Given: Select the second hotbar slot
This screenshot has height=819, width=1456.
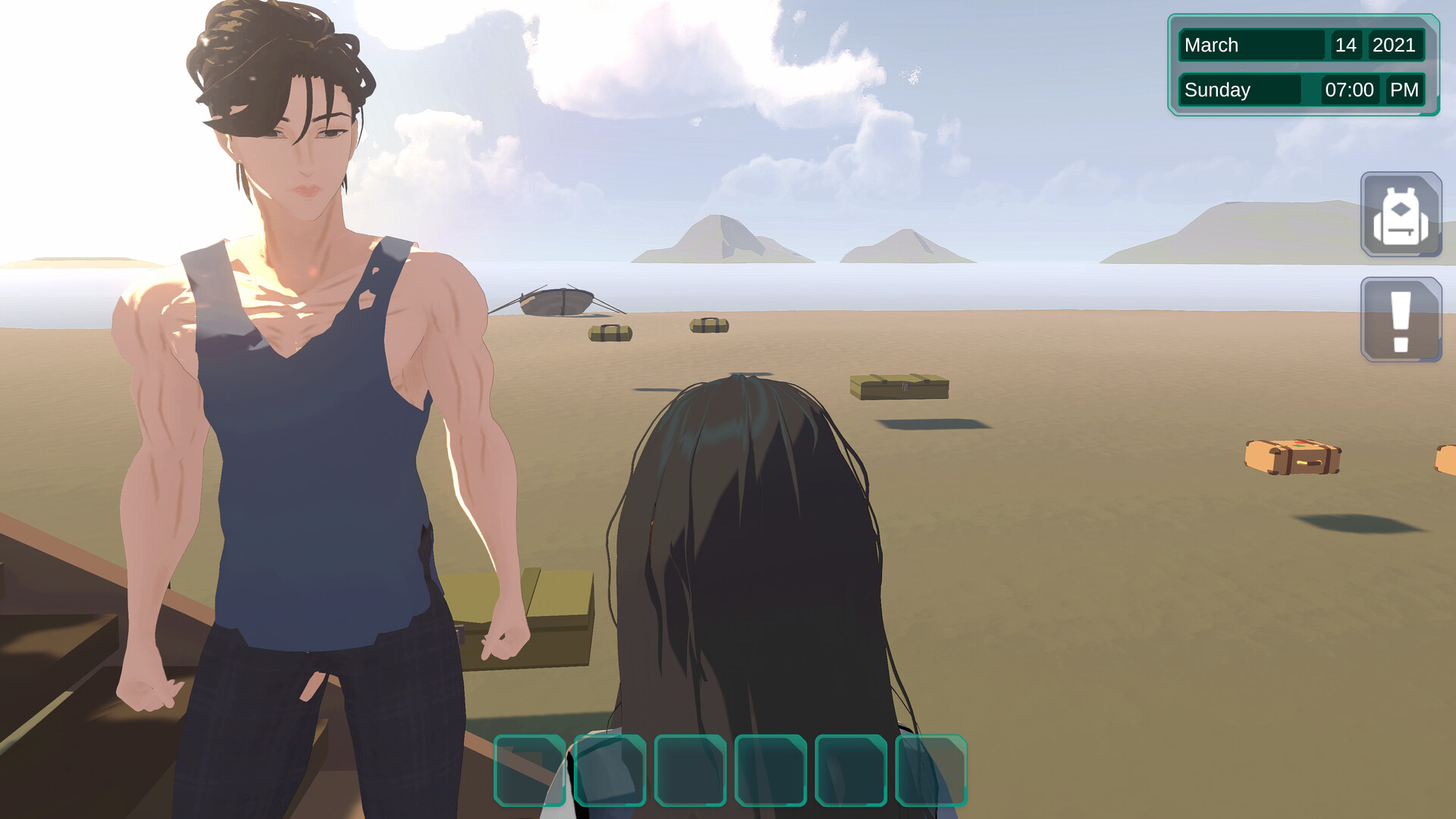Looking at the screenshot, I should 610,772.
